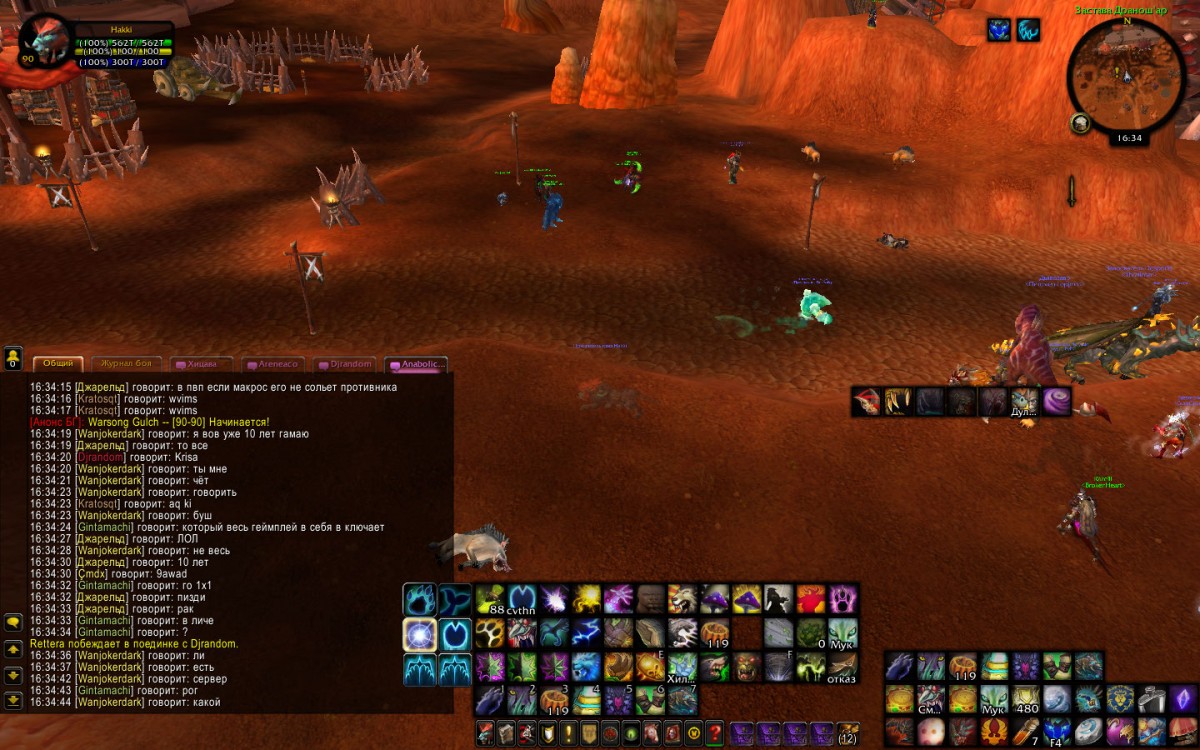
Task: Activate the lion roar ability icon
Action: coord(683,600)
